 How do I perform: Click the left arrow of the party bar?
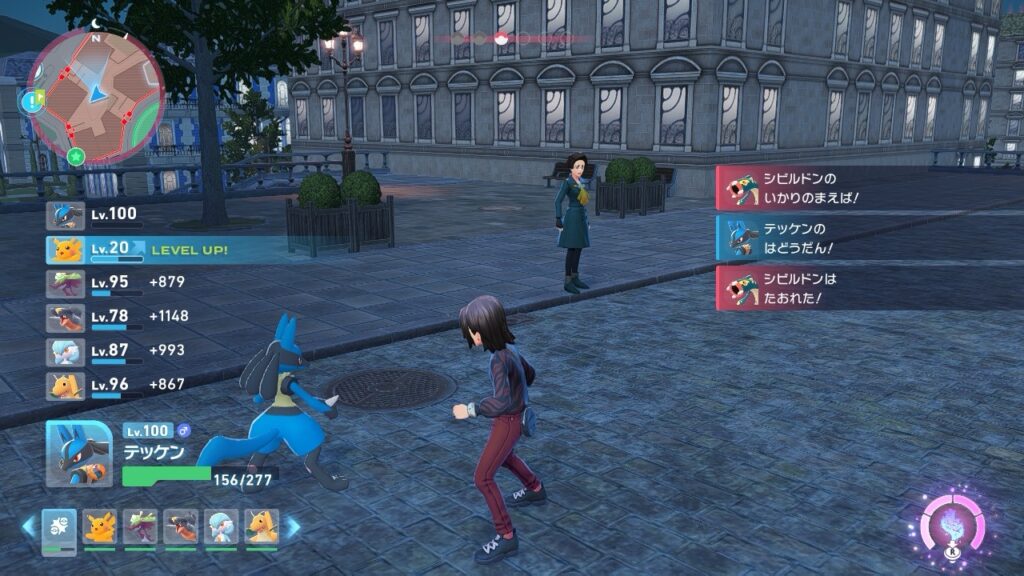click(29, 527)
